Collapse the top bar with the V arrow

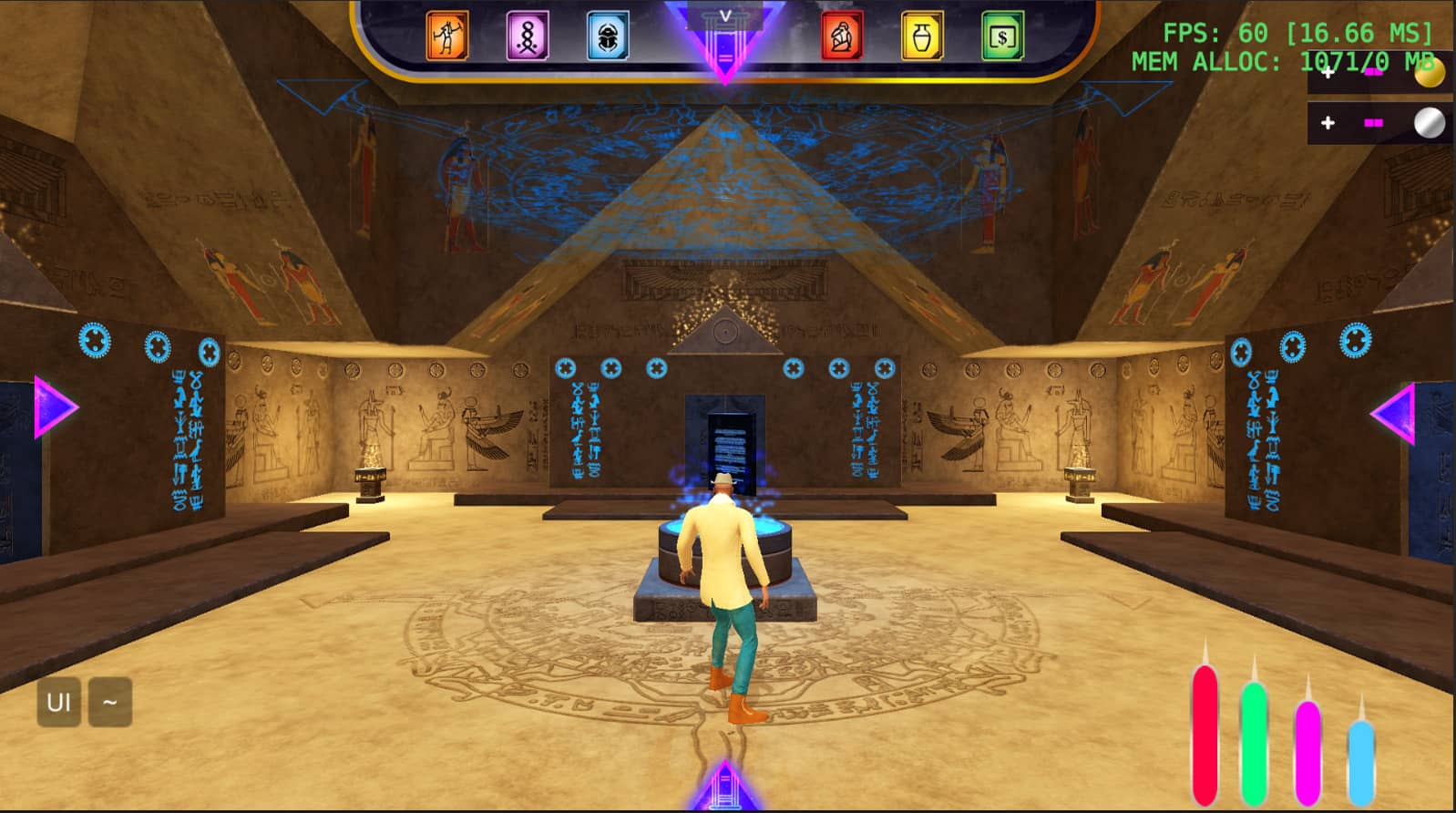[725, 16]
